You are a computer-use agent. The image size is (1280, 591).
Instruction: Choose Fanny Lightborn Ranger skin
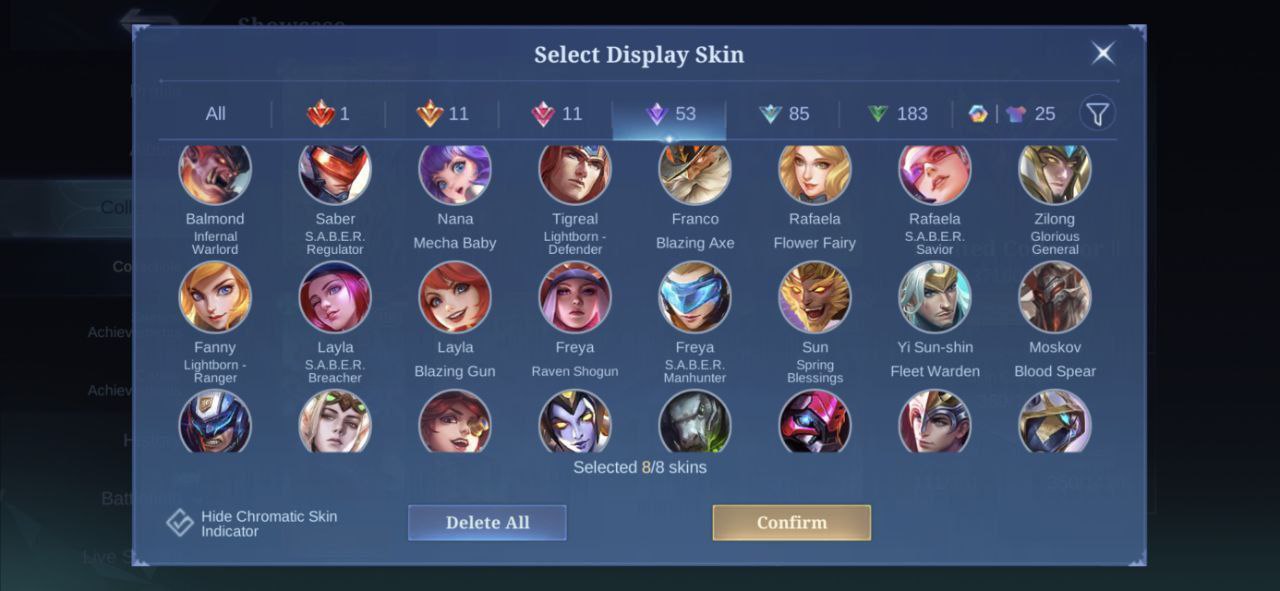[x=215, y=297]
